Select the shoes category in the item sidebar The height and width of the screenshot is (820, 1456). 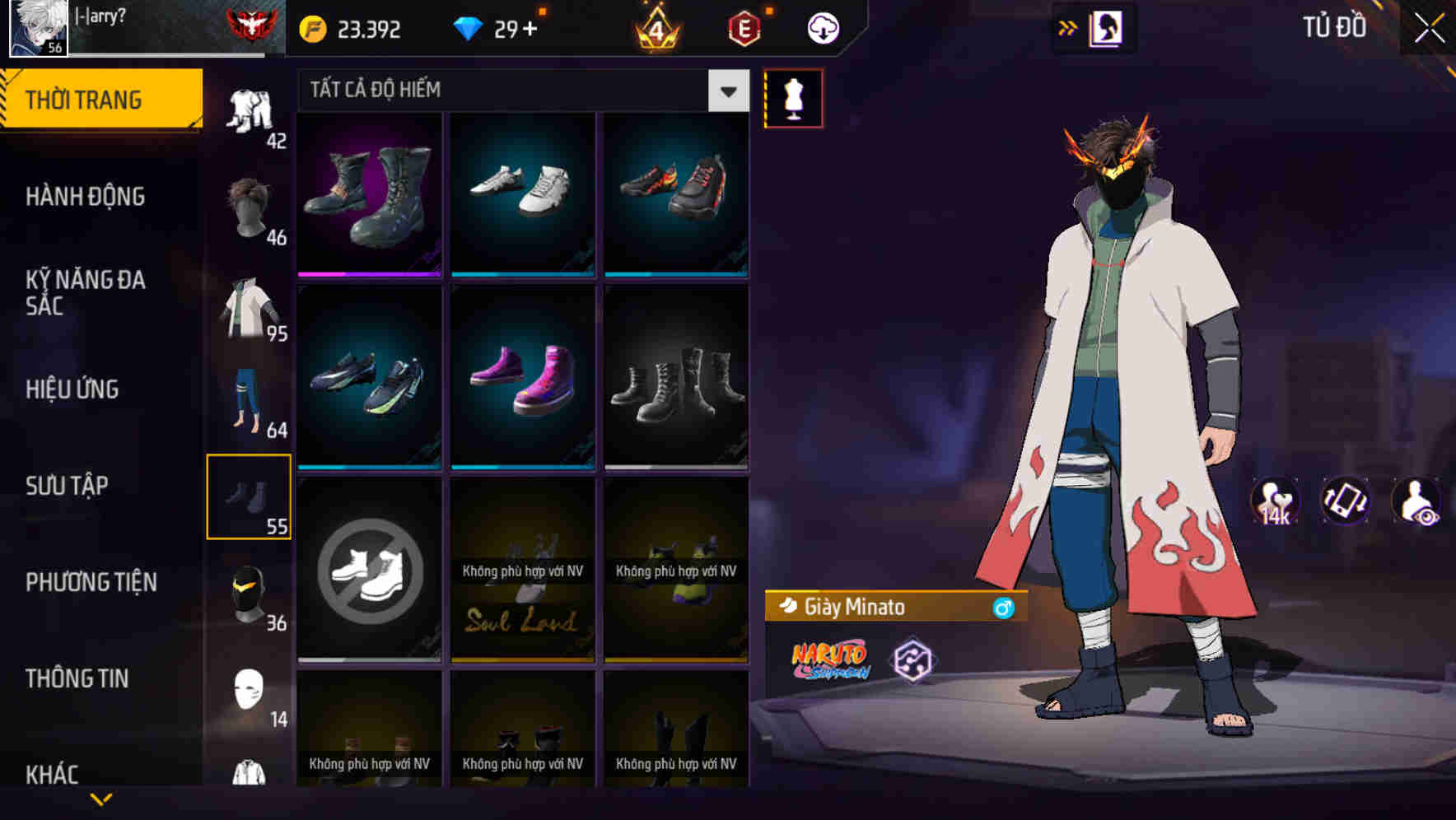(x=249, y=494)
